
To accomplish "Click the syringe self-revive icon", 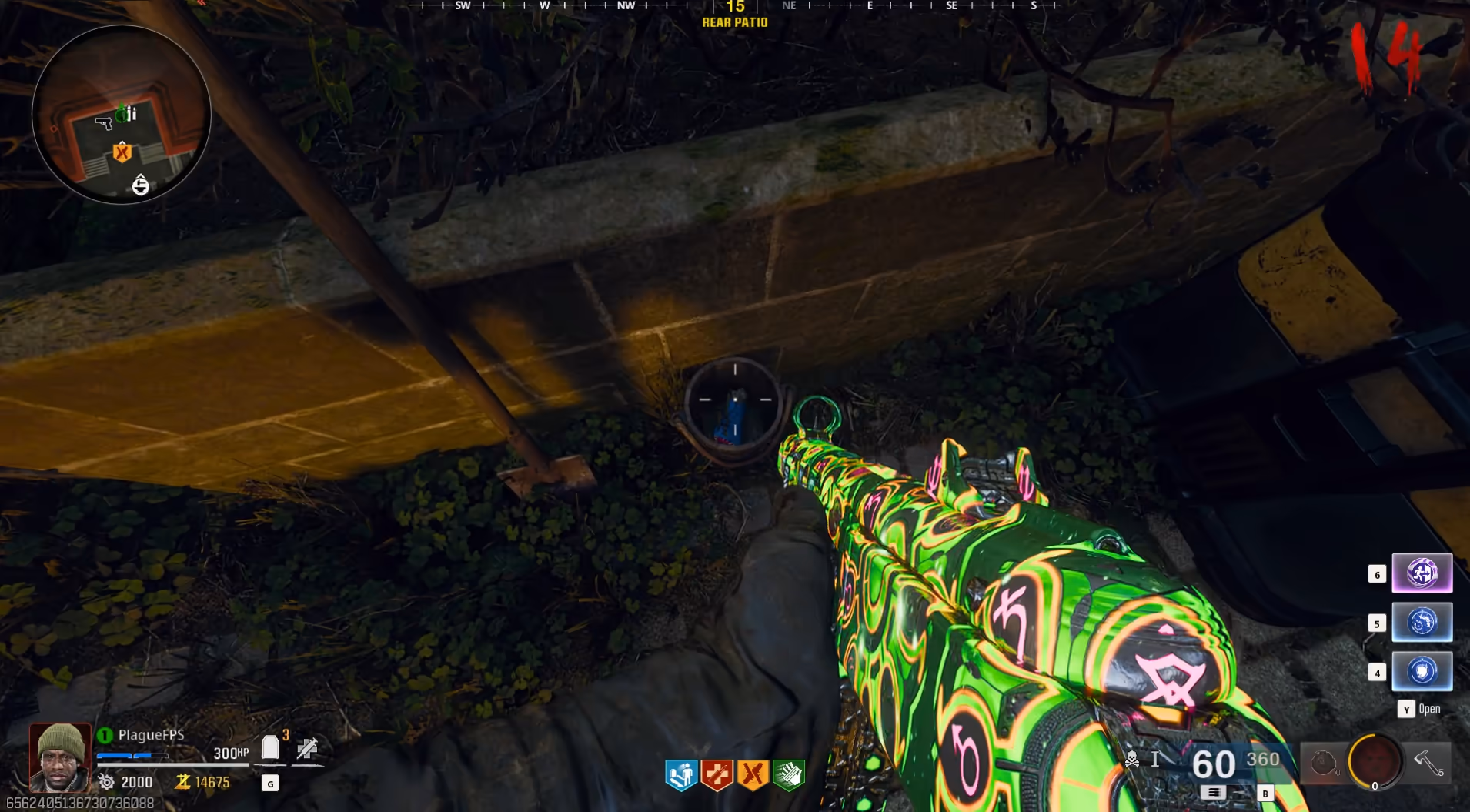I will (307, 748).
